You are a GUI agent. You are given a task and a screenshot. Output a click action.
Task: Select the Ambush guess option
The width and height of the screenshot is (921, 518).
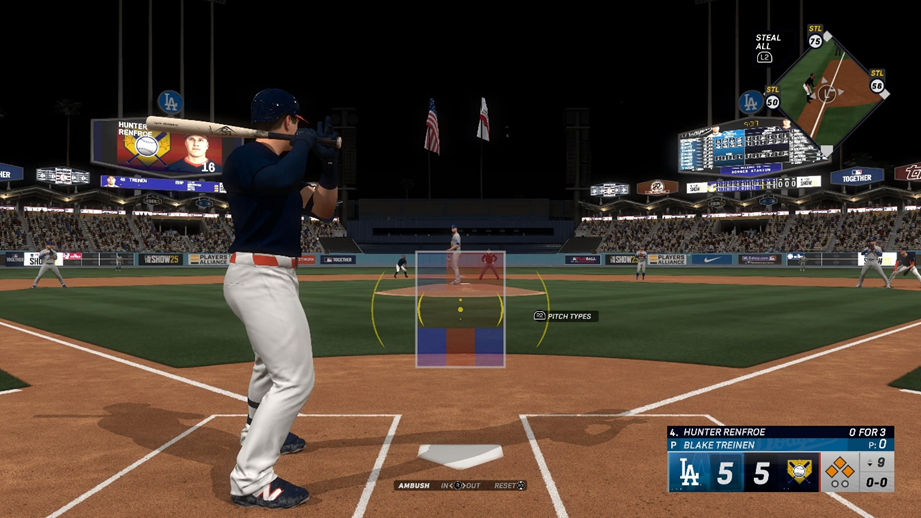(414, 486)
